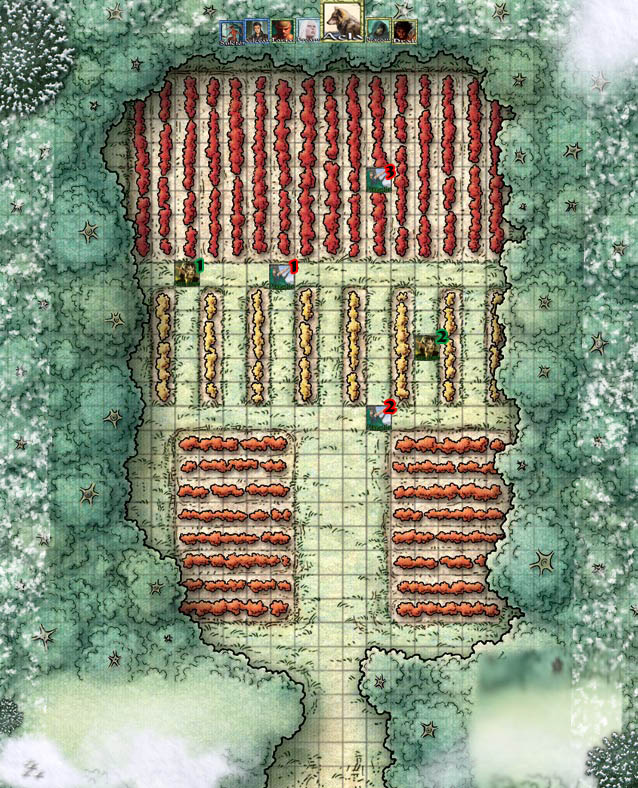Screen dimensions: 638x788
Task: Select the token marked with red number 2
Action: pyautogui.click(x=378, y=416)
